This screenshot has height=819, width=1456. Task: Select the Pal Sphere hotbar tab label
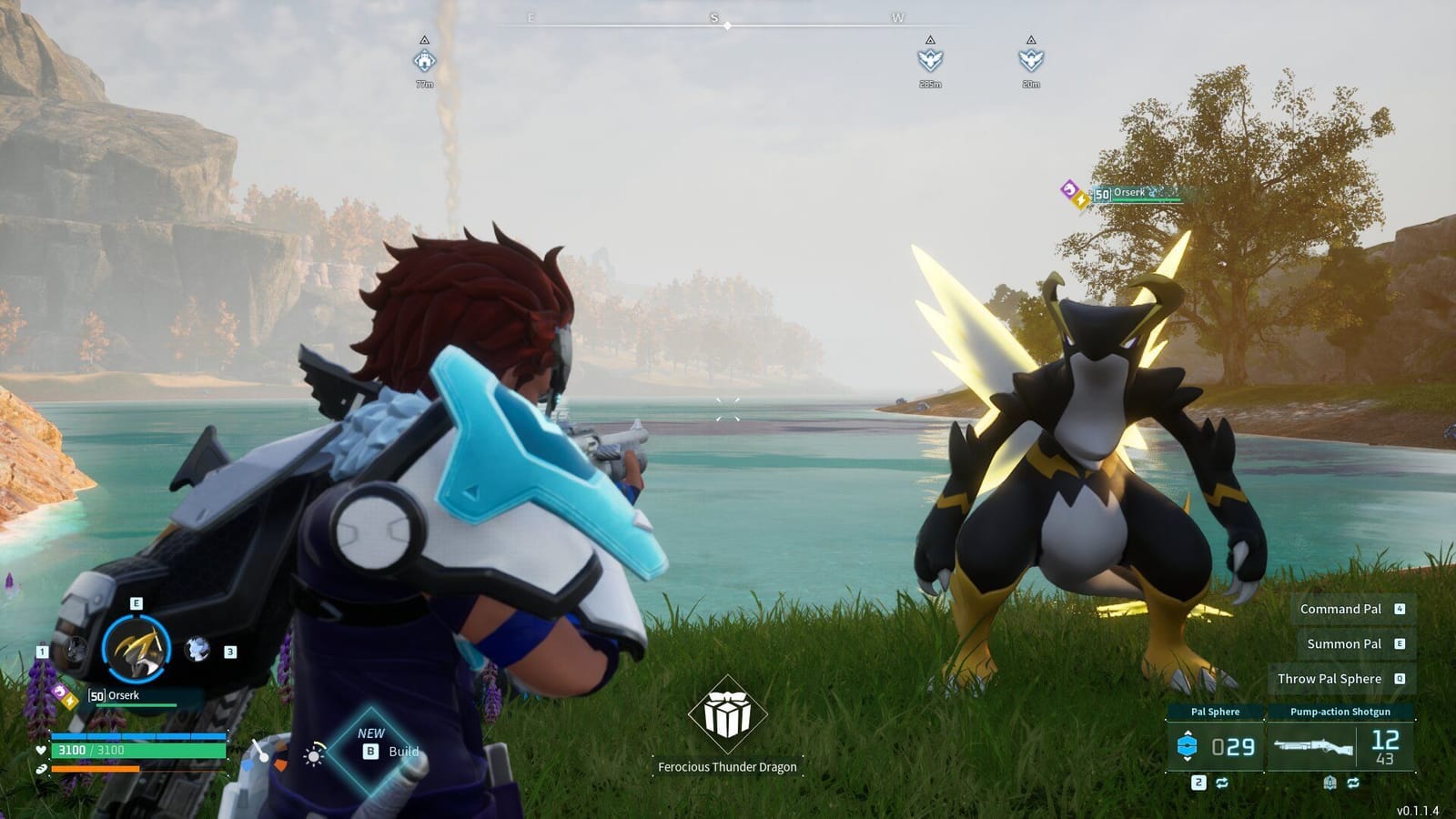pos(1216,712)
